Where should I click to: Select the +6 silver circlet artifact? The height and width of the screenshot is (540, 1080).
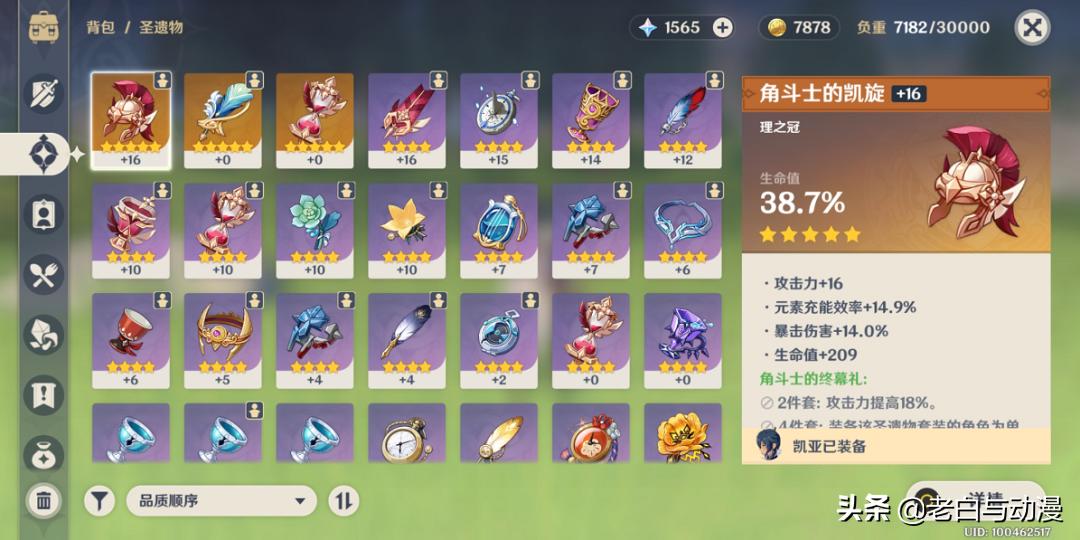tap(683, 229)
